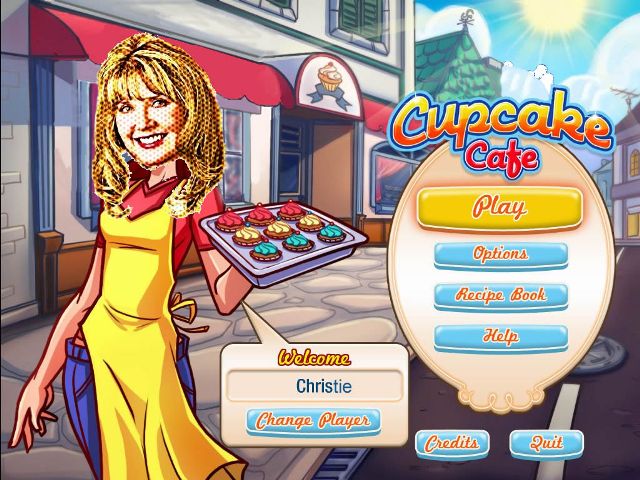The width and height of the screenshot is (640, 480).
Task: Select the Christie player name field
Action: (x=313, y=385)
